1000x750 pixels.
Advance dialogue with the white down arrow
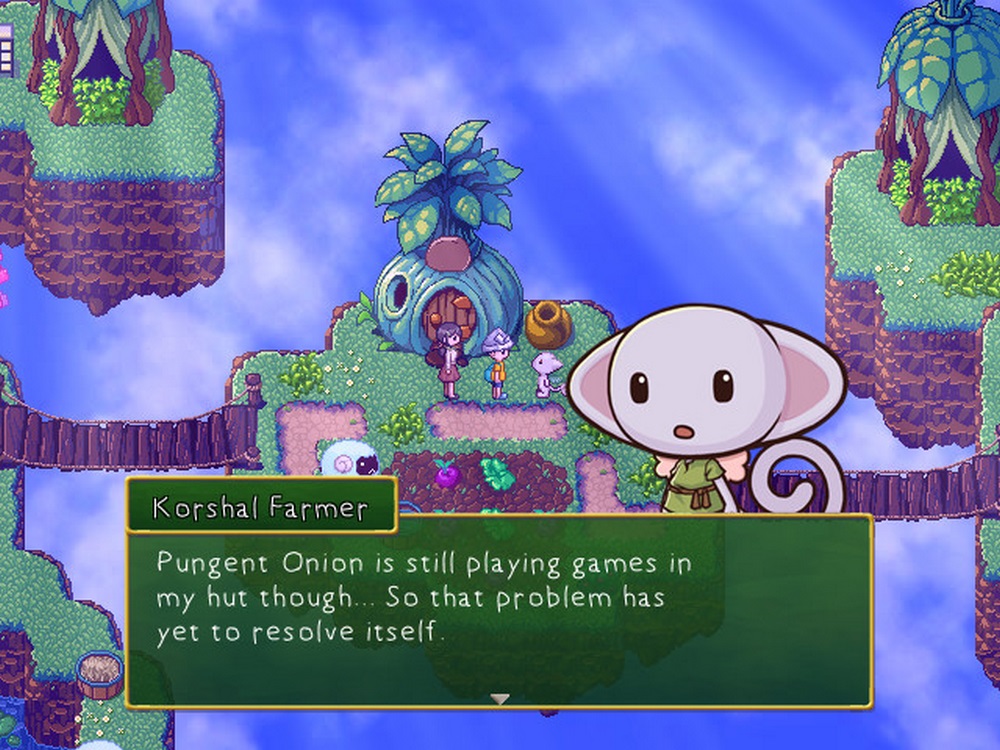pos(500,699)
